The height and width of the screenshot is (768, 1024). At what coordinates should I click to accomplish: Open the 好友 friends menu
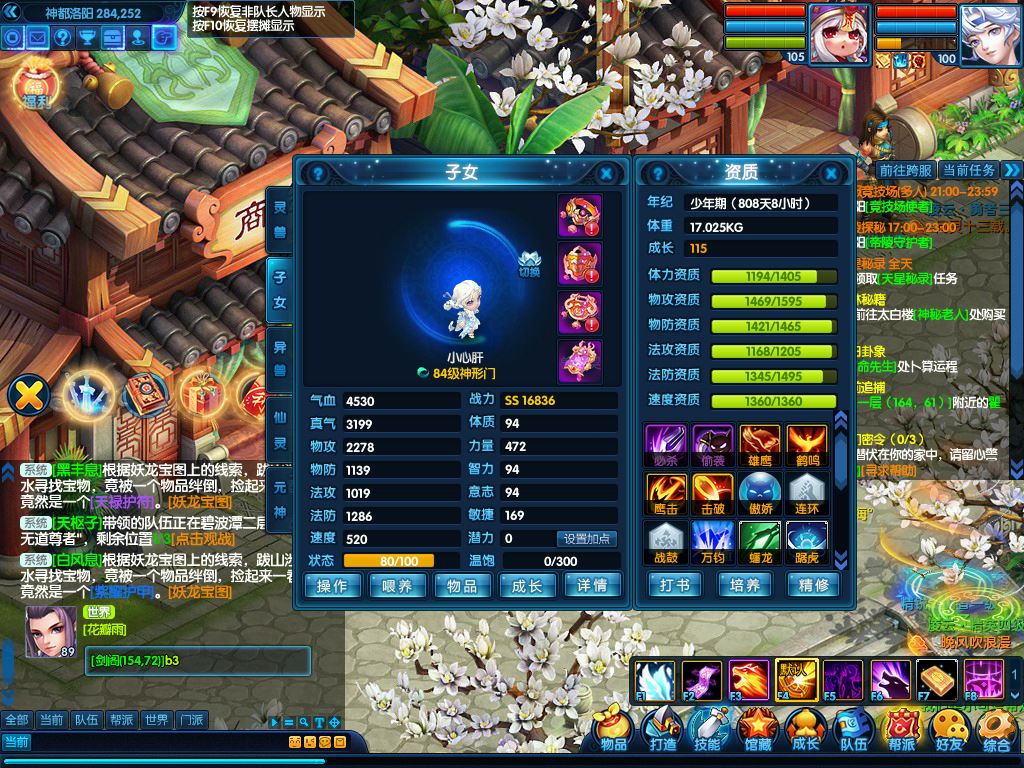(948, 731)
